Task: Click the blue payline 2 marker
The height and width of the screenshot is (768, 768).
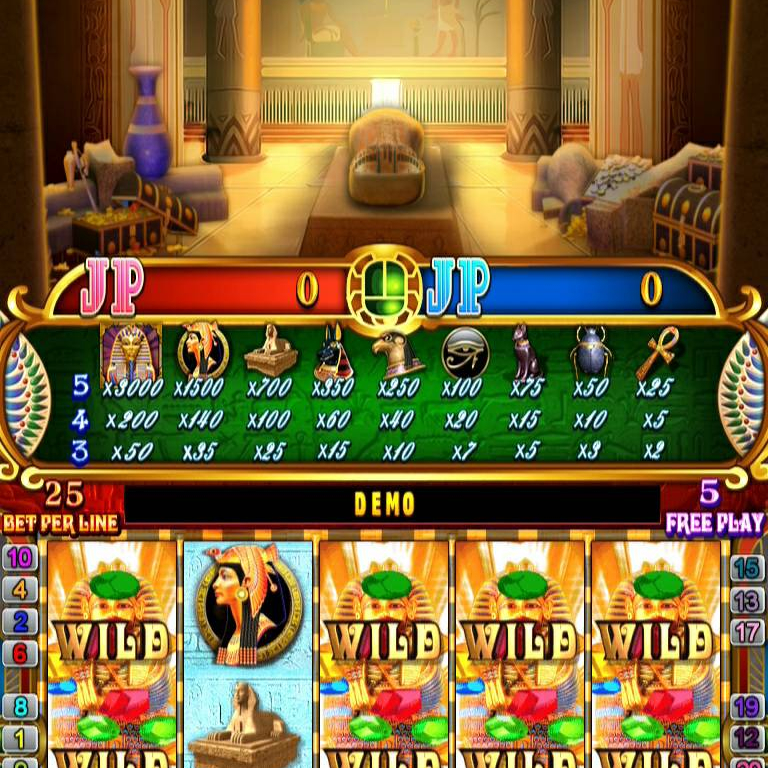Action: (x=19, y=622)
